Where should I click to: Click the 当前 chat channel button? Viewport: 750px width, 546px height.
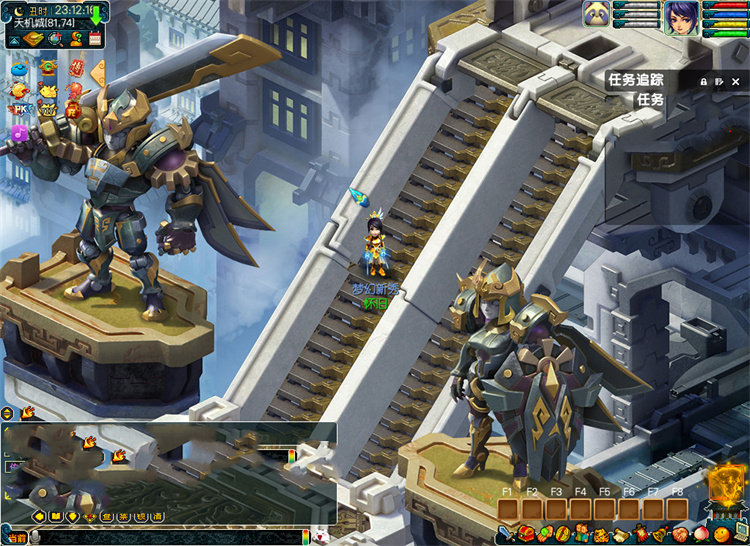click(16, 538)
